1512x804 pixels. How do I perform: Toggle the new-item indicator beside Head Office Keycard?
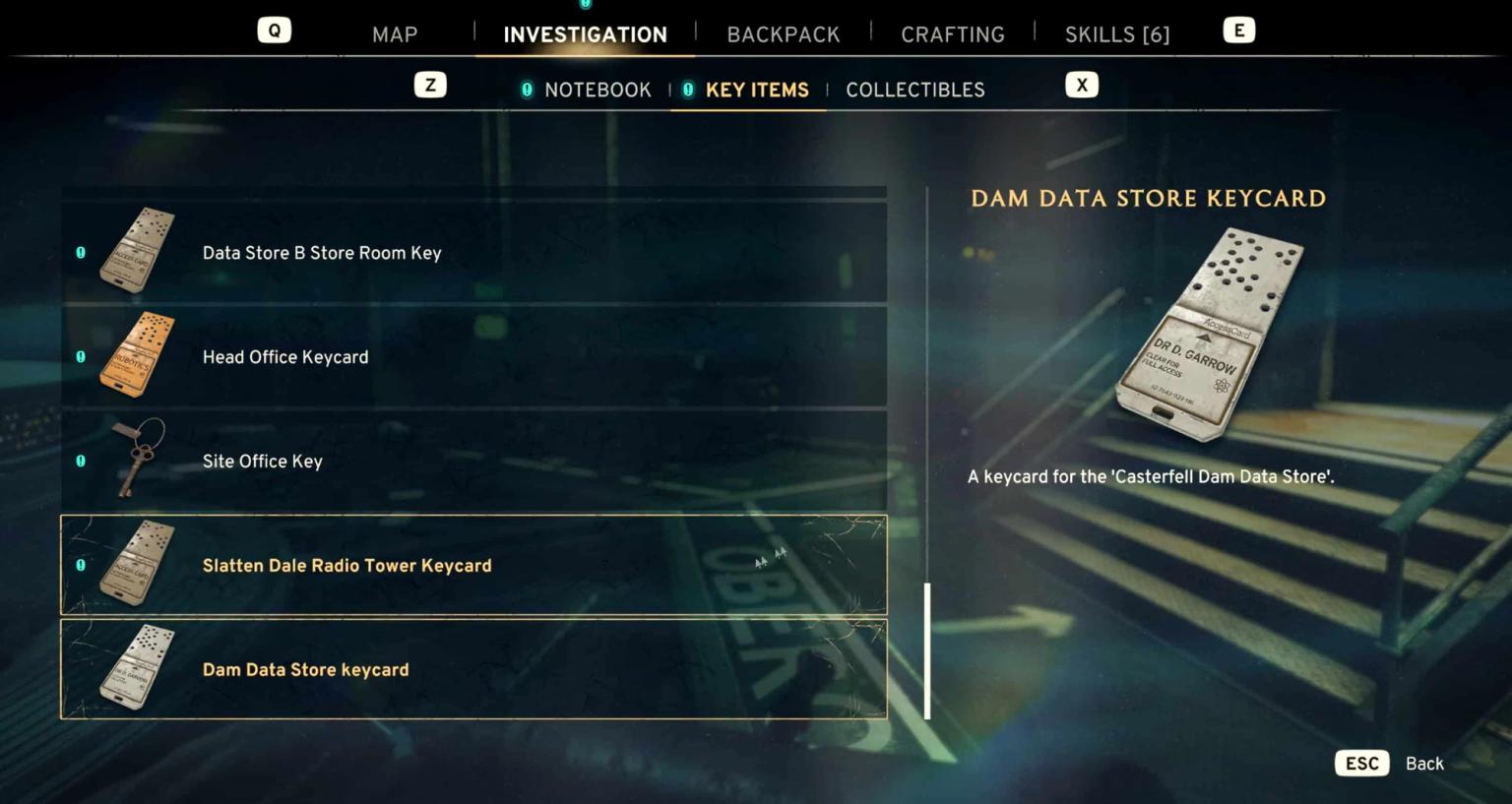pyautogui.click(x=80, y=356)
